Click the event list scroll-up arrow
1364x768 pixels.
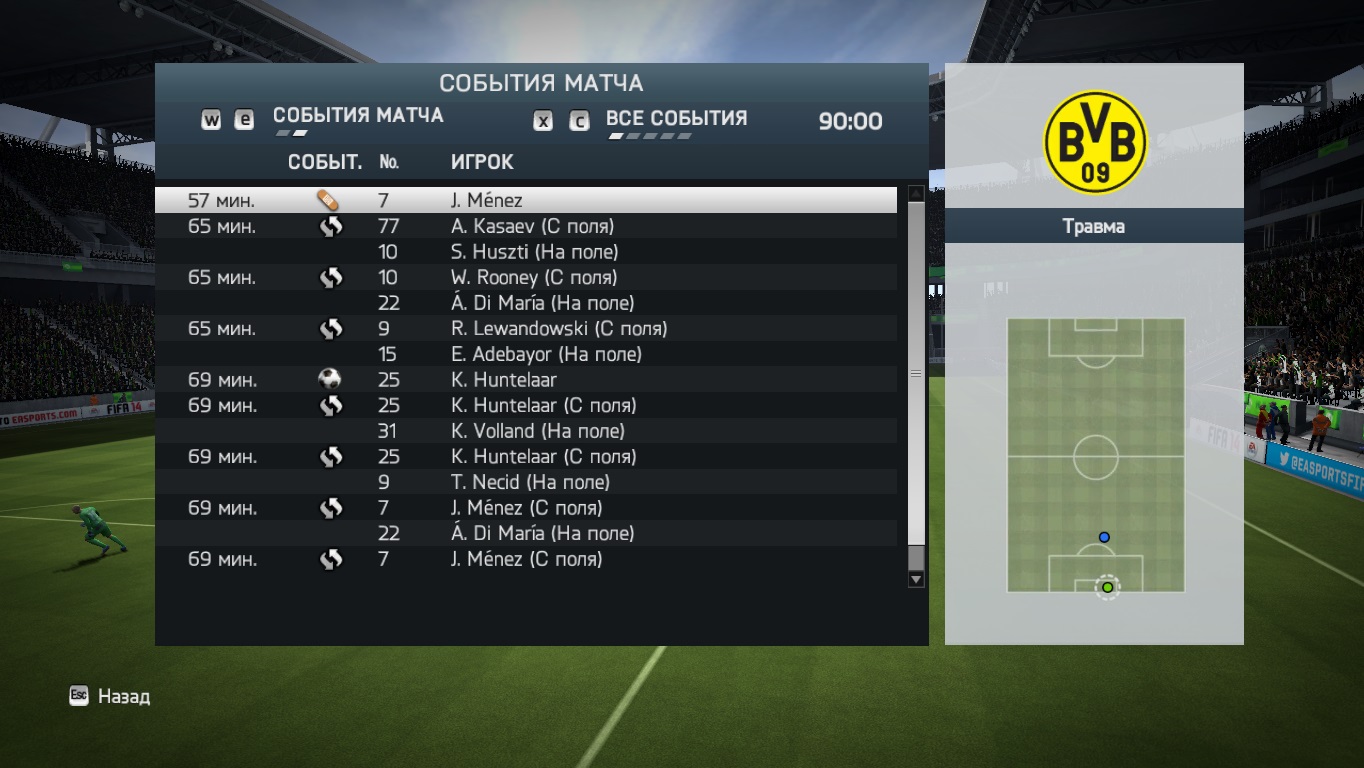click(915, 193)
